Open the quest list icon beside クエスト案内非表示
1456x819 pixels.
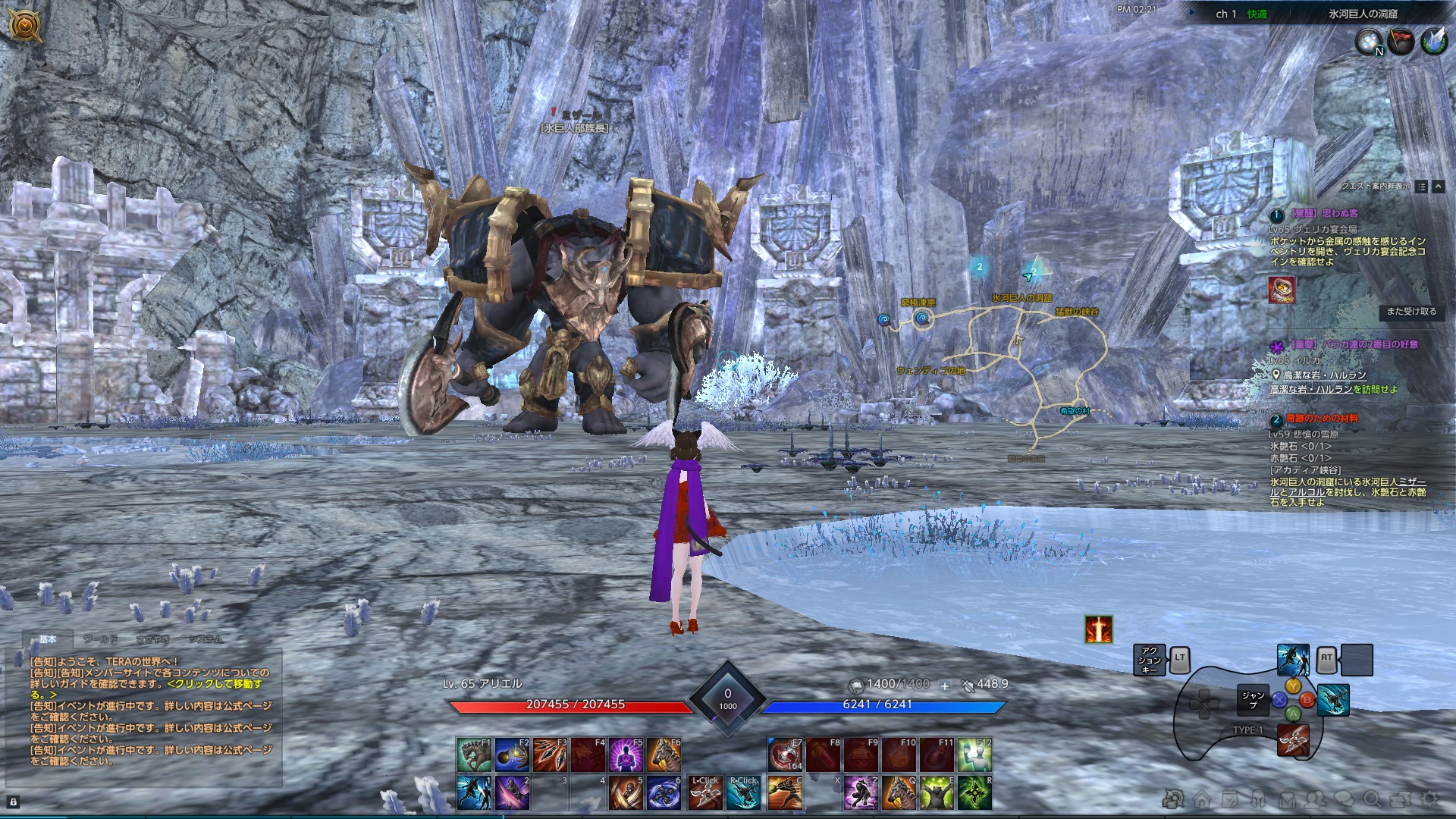pyautogui.click(x=1421, y=187)
